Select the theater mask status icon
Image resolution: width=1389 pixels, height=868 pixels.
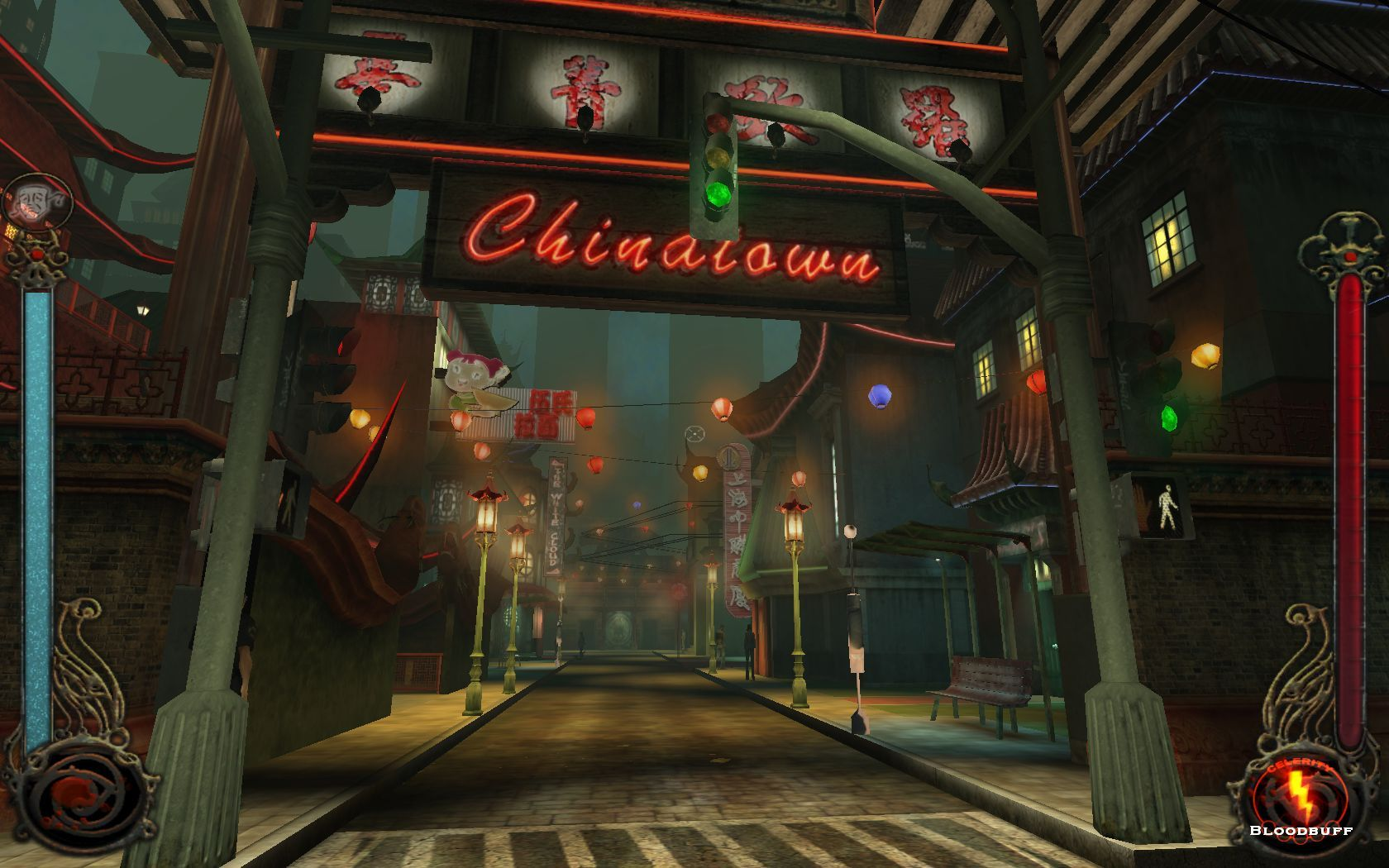click(37, 203)
